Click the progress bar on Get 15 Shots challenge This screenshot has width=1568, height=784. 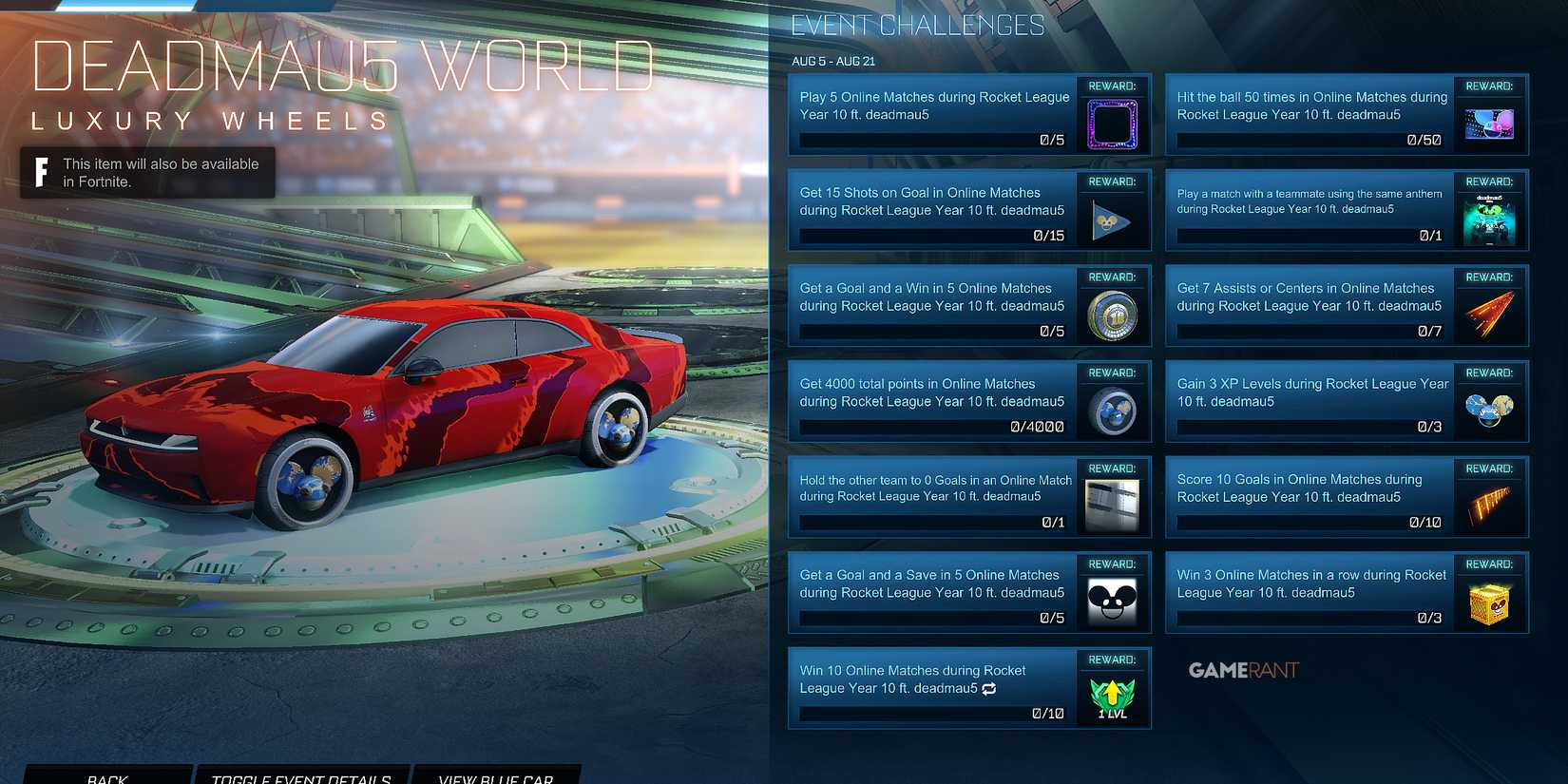(931, 236)
